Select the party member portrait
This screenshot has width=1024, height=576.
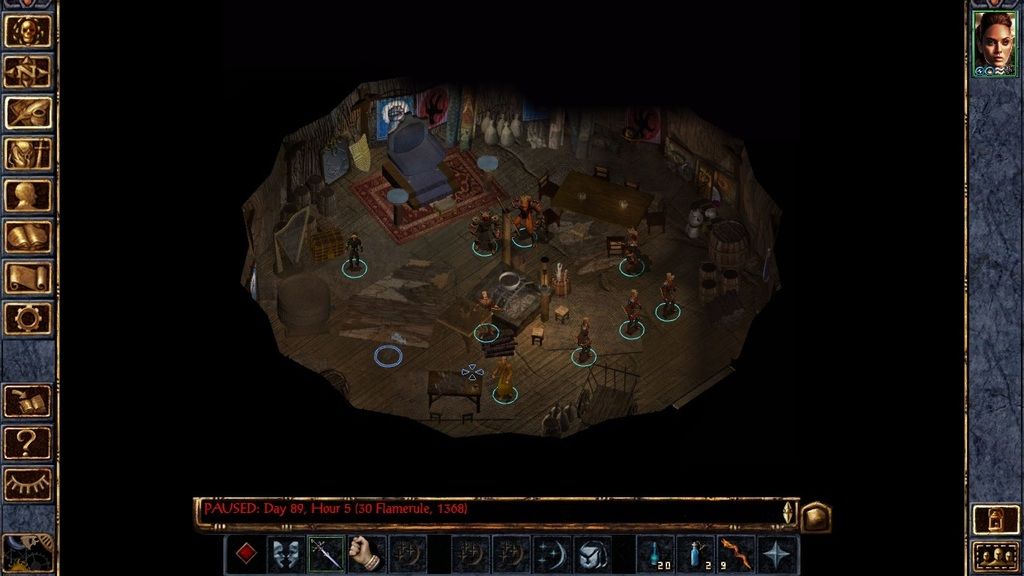coord(994,43)
